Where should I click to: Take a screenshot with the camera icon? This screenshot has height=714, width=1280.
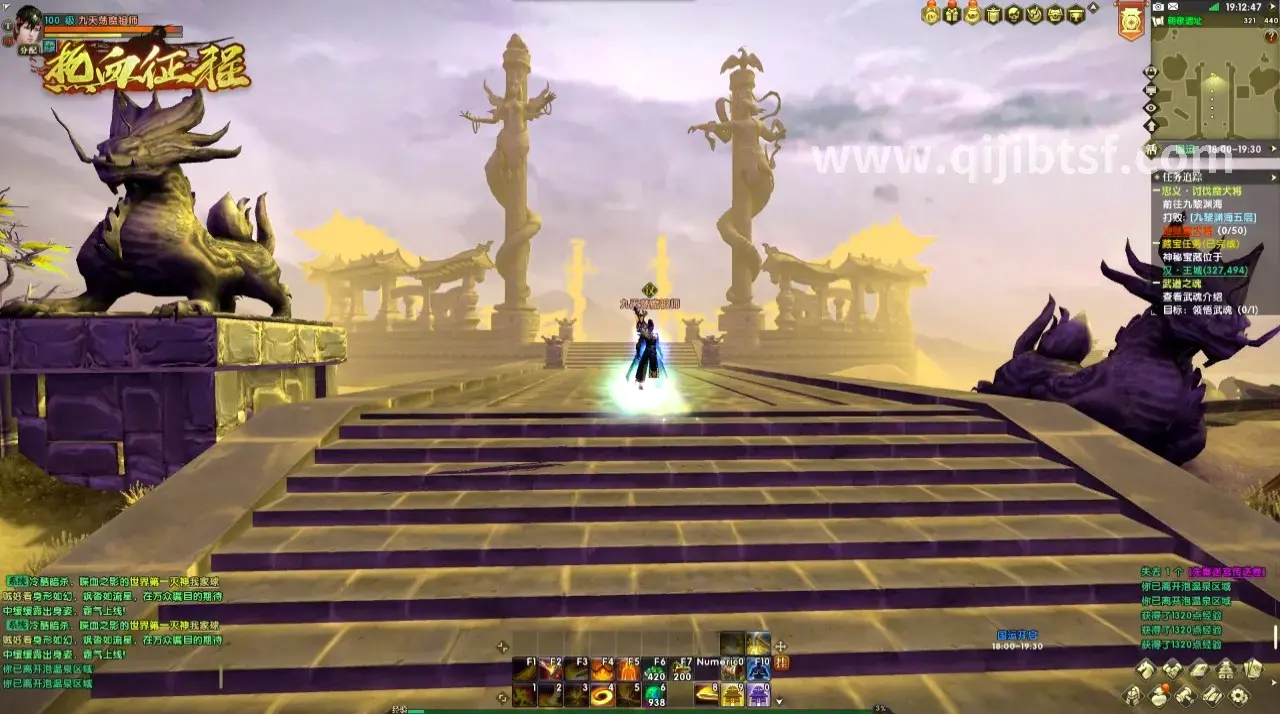(x=1158, y=6)
